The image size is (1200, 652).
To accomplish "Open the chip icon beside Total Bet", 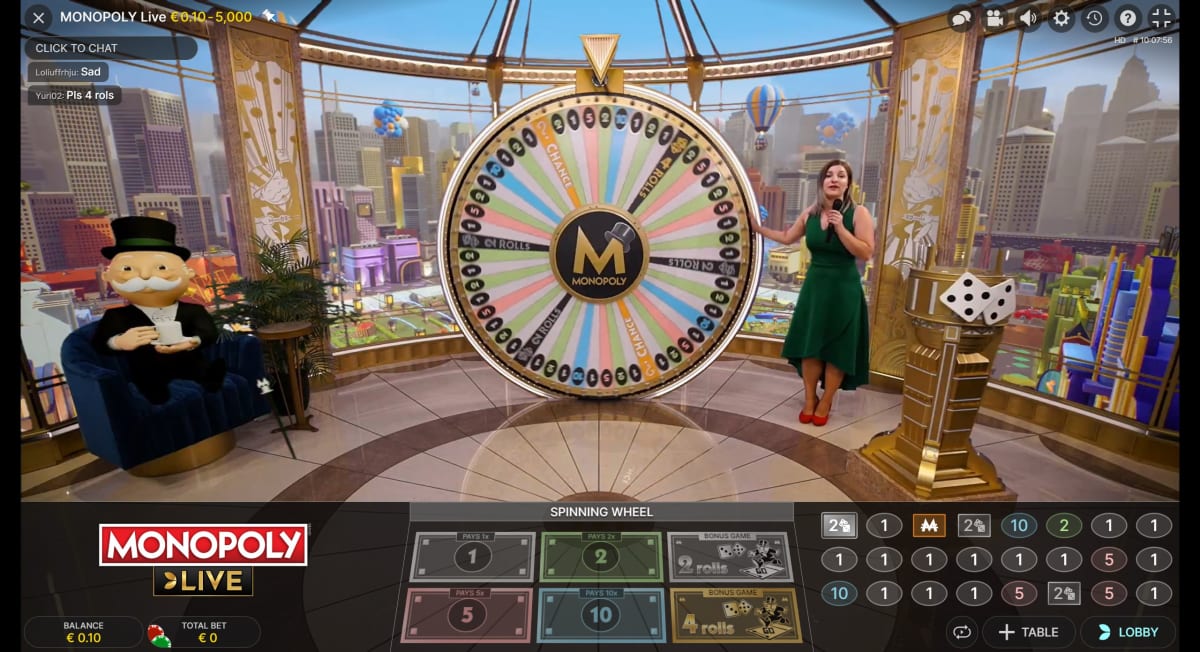I will tap(158, 633).
